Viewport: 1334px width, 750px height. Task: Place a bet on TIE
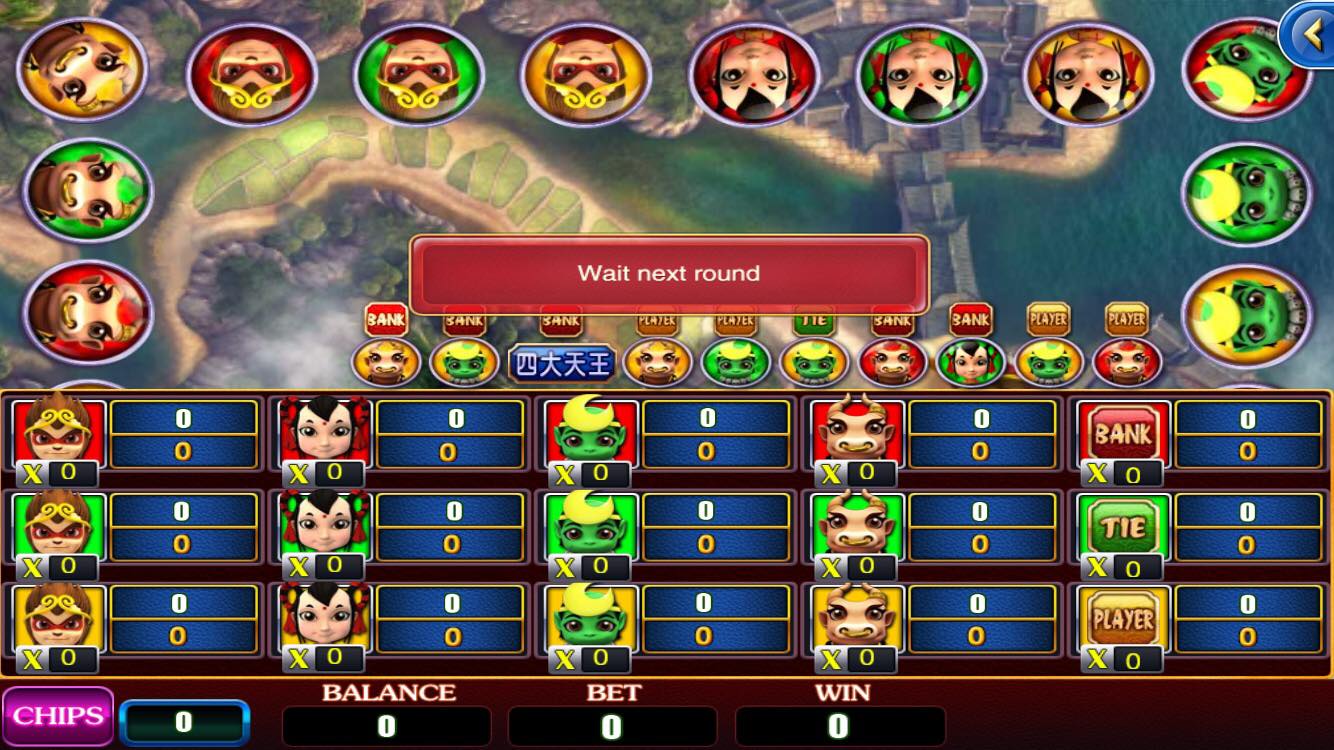1124,527
